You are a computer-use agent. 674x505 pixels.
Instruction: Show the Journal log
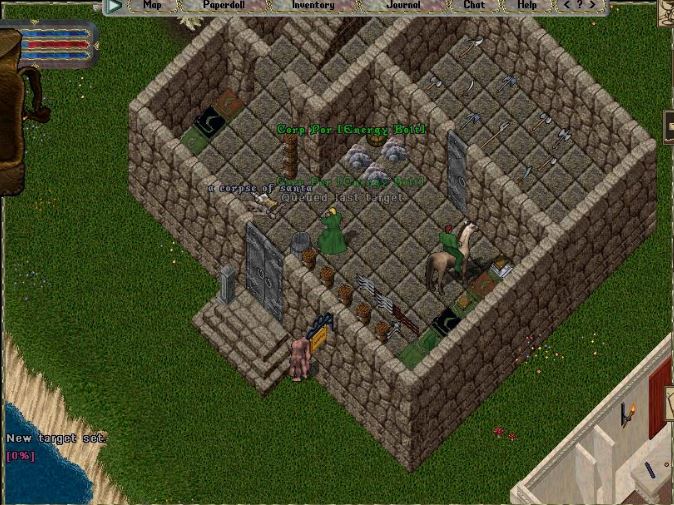[x=403, y=5]
